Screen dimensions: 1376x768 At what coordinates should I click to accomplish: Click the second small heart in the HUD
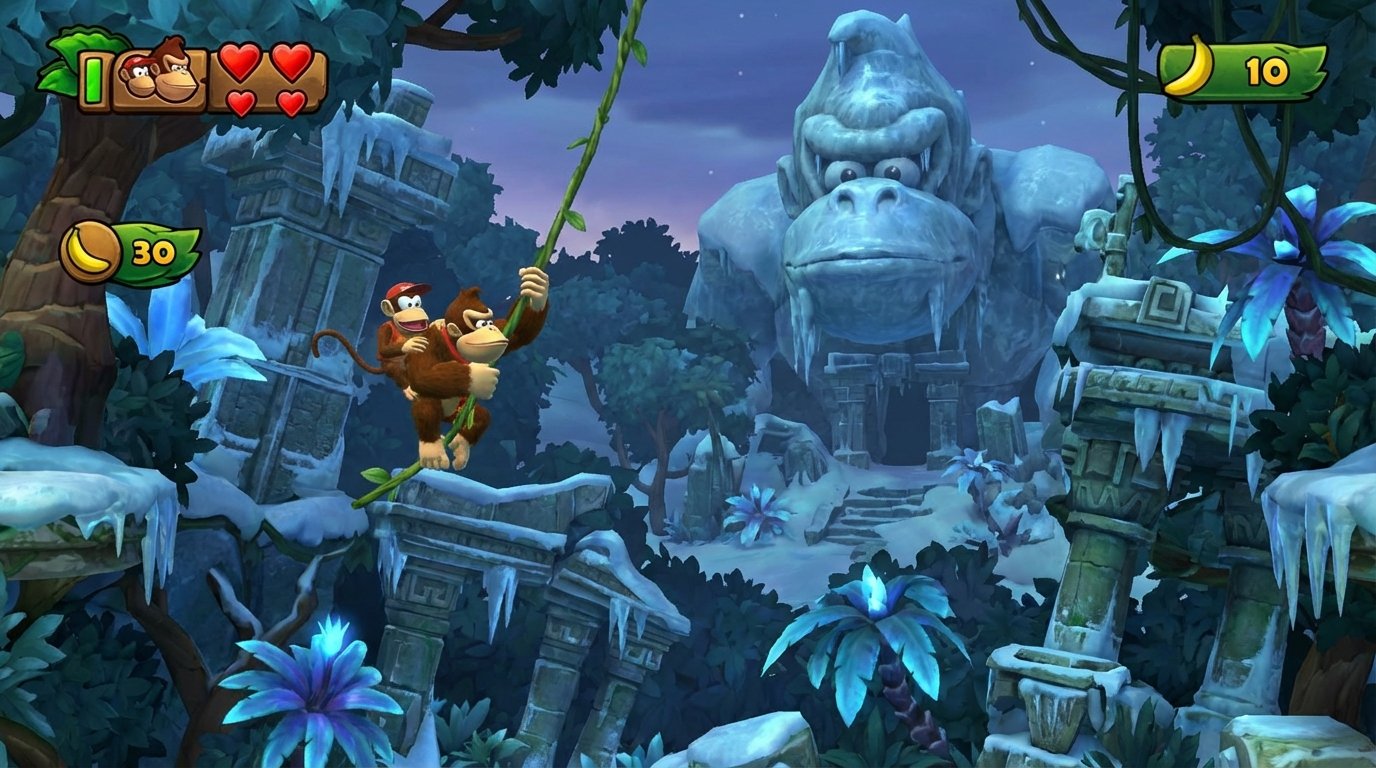[x=289, y=103]
